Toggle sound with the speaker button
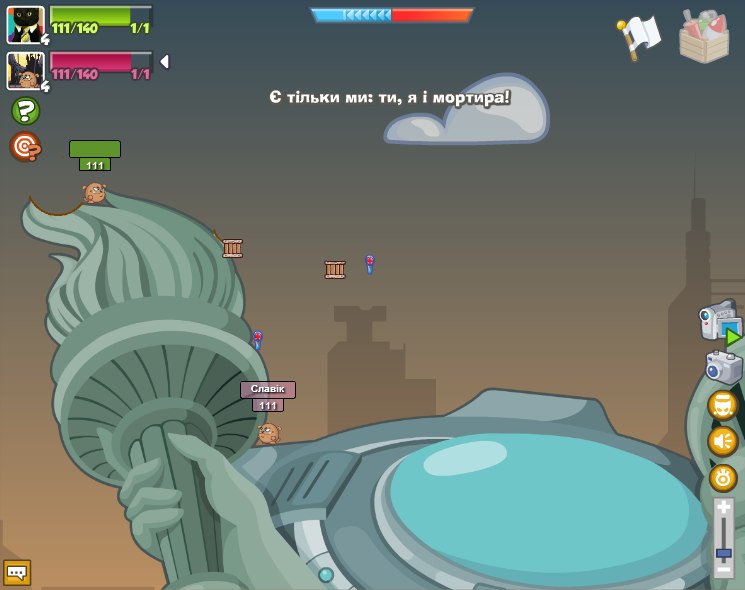This screenshot has width=745, height=590. pyautogui.click(x=723, y=441)
